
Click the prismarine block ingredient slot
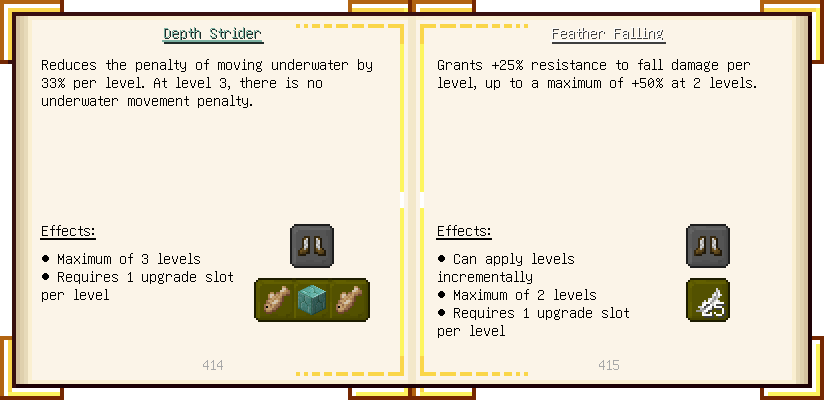[312, 300]
